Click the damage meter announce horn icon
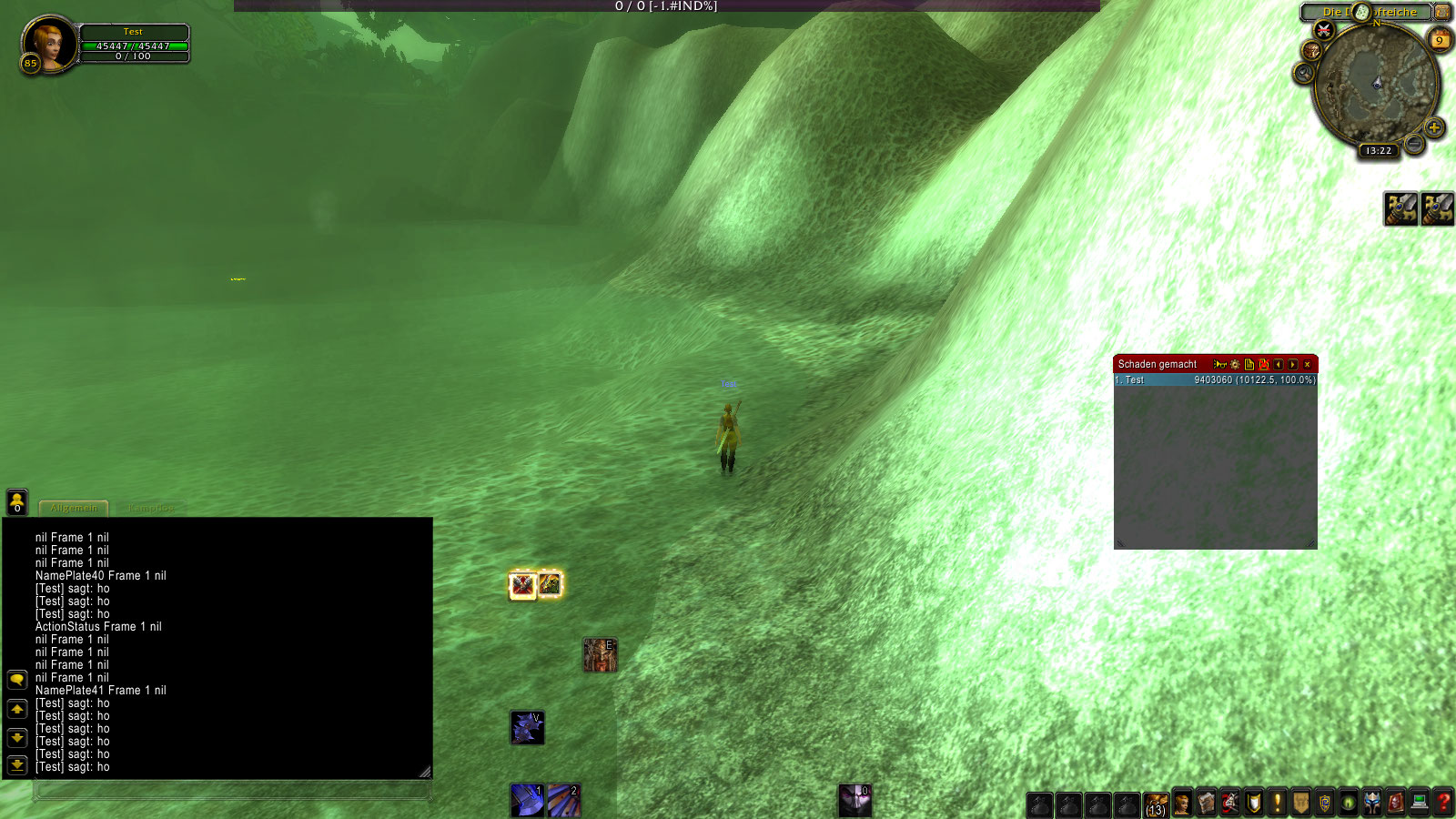The image size is (1456, 819). (1219, 364)
